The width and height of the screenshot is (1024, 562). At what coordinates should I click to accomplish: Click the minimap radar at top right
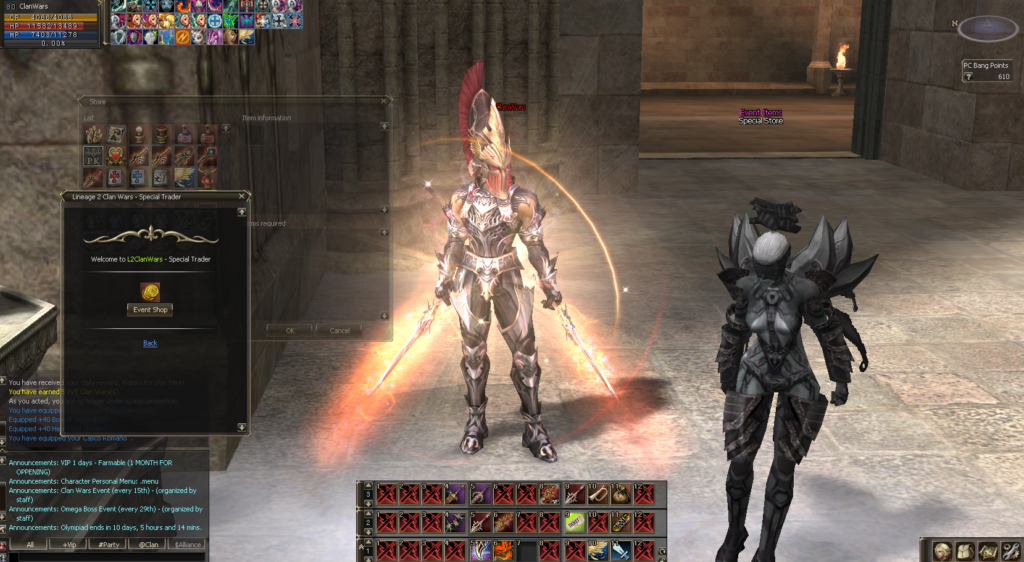point(987,29)
